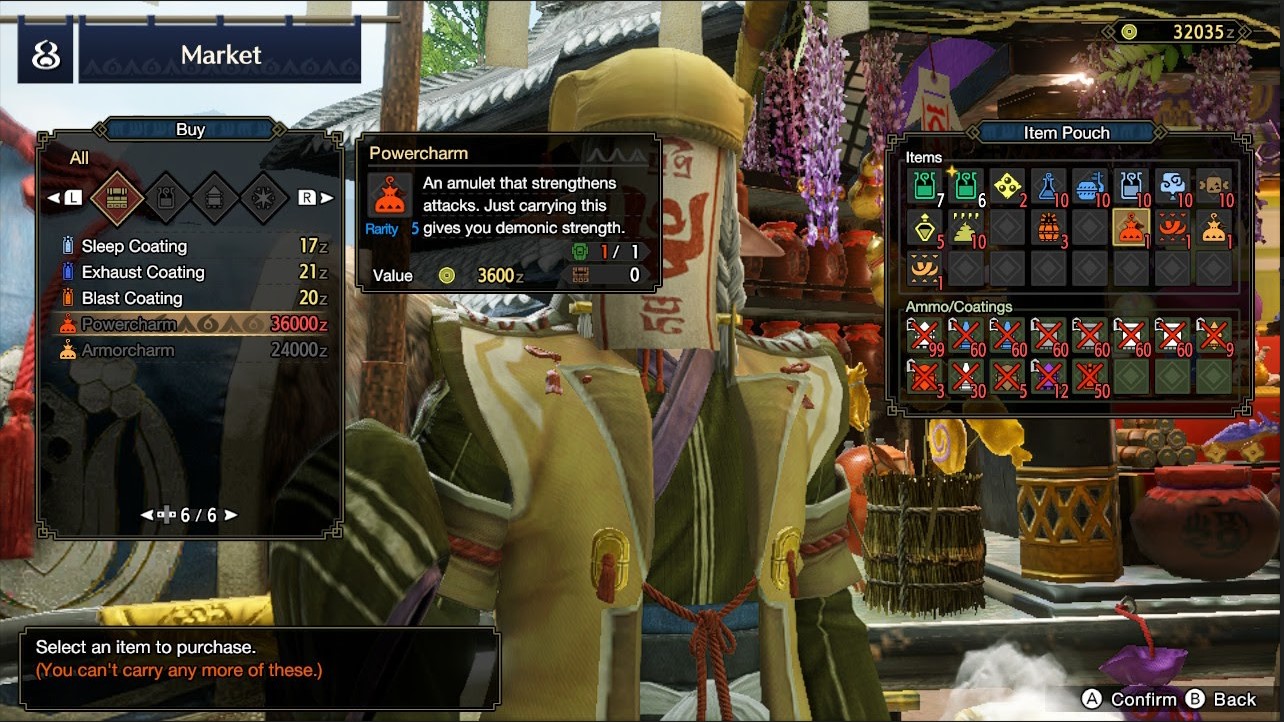Select the blue flask pouch slot
The image size is (1284, 722).
click(1048, 186)
